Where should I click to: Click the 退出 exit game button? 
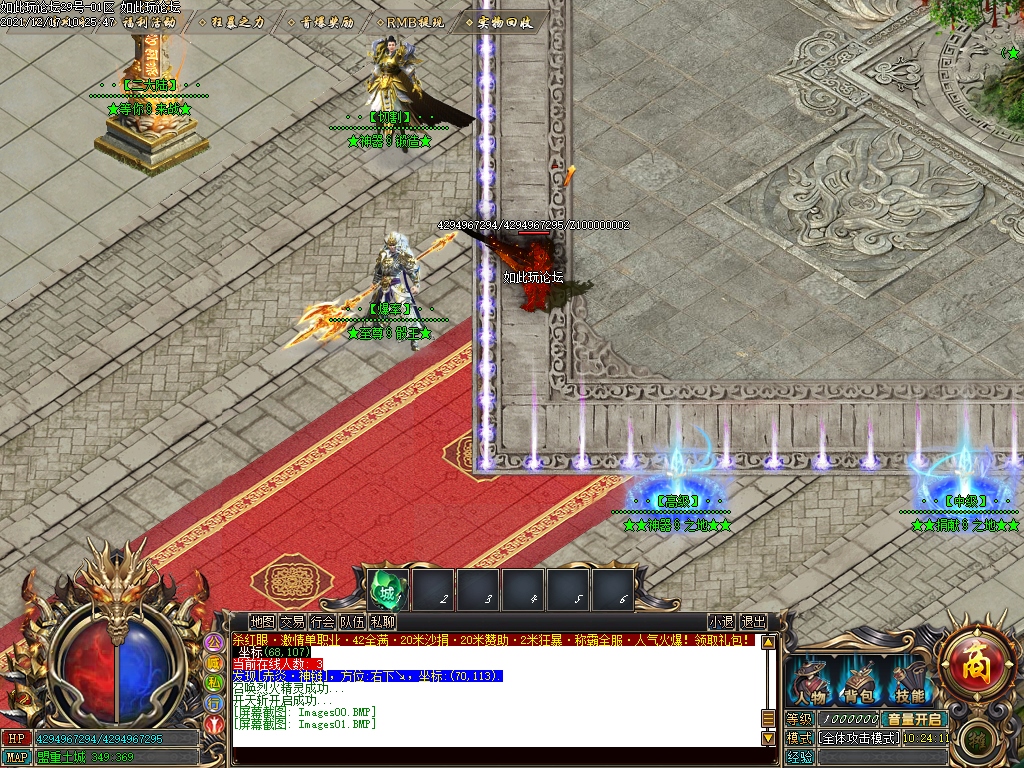pos(753,622)
